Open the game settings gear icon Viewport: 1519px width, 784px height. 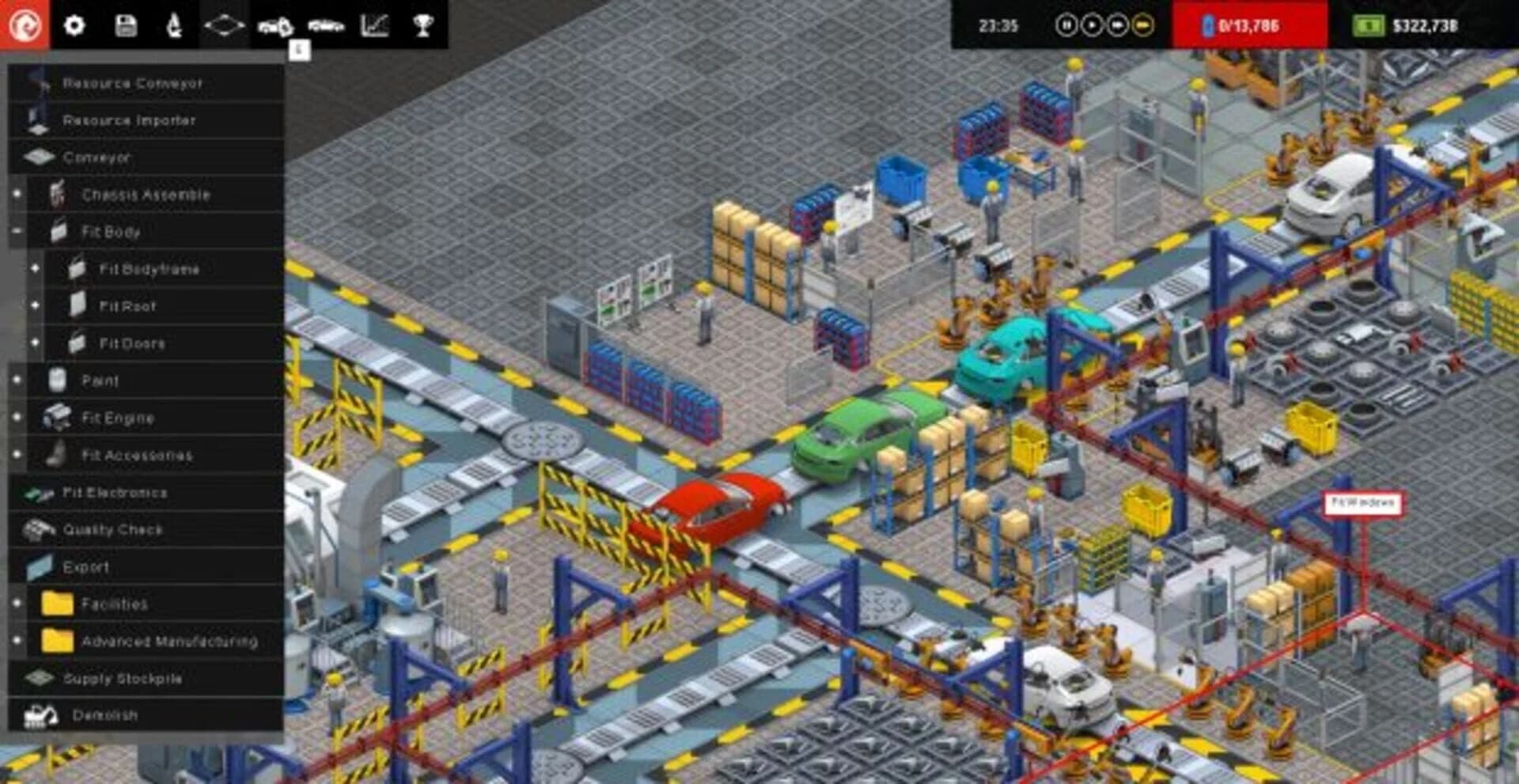point(75,24)
